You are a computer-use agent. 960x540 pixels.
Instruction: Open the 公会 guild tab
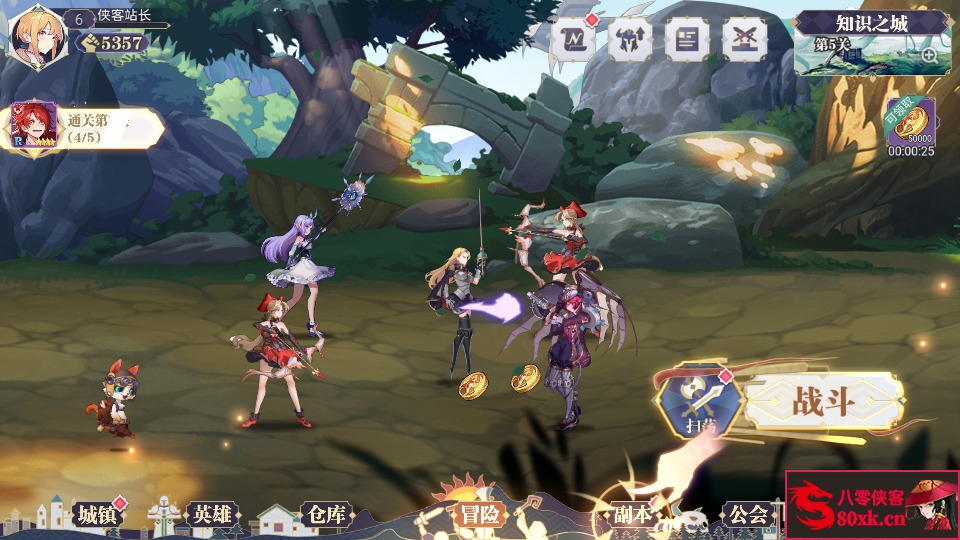click(747, 515)
